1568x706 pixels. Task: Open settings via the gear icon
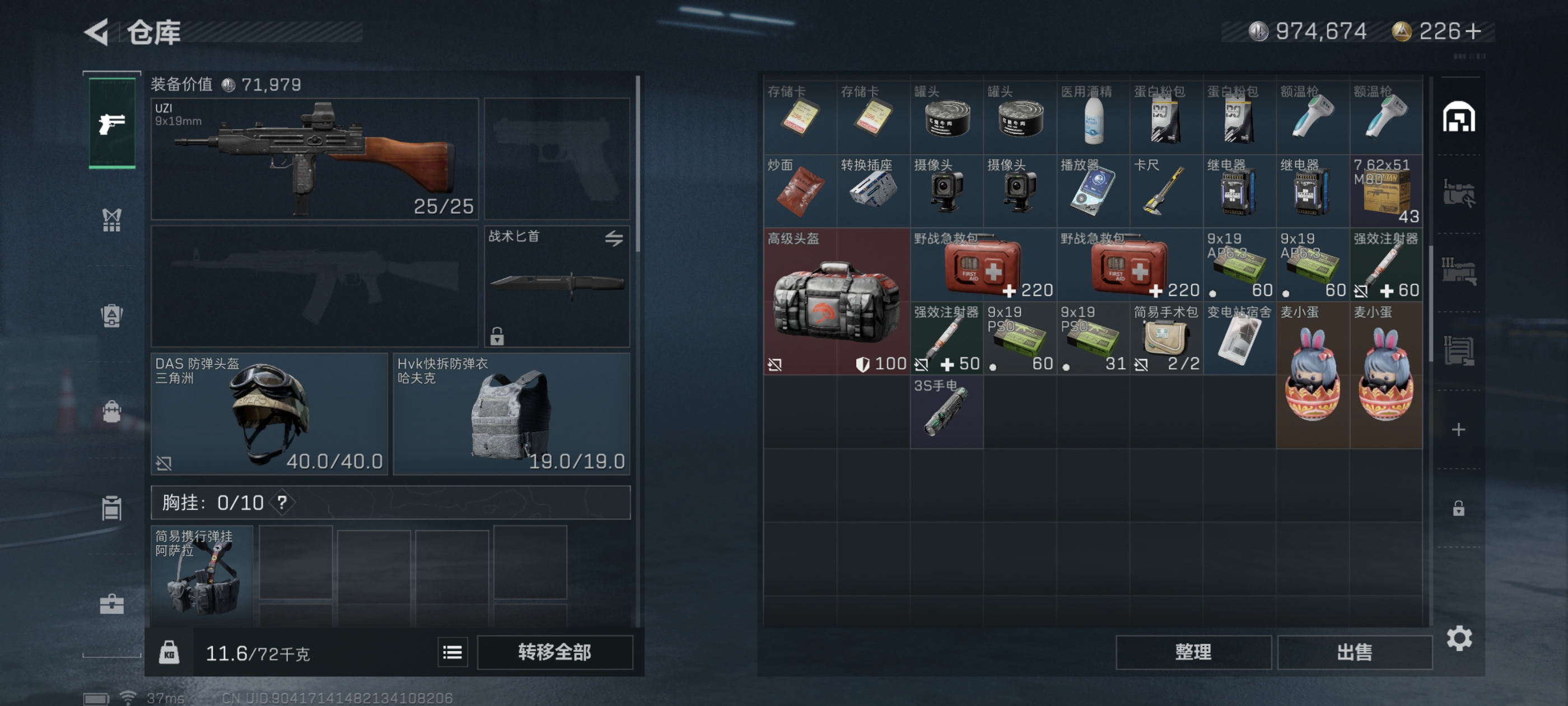click(1458, 638)
